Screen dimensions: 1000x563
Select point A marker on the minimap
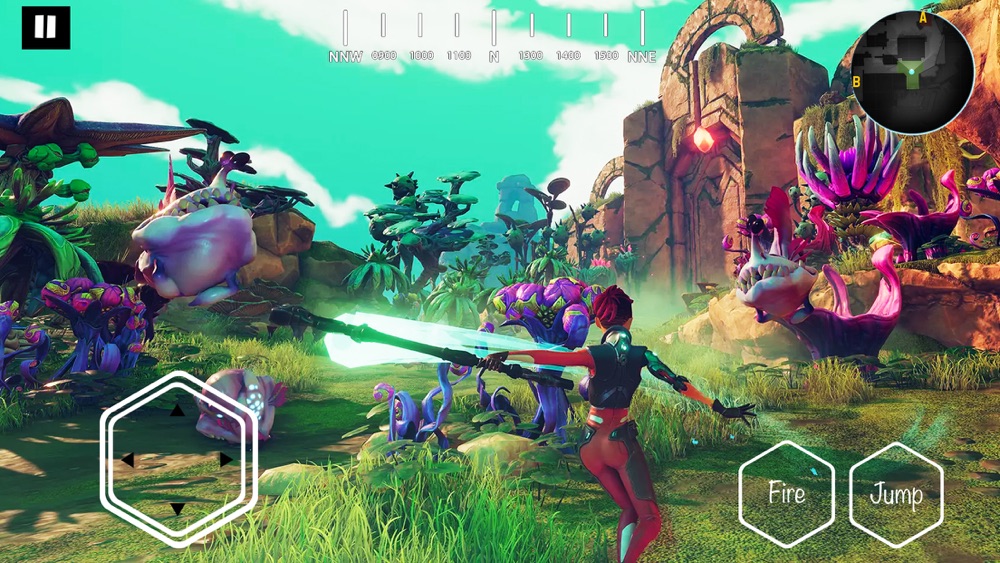click(923, 17)
